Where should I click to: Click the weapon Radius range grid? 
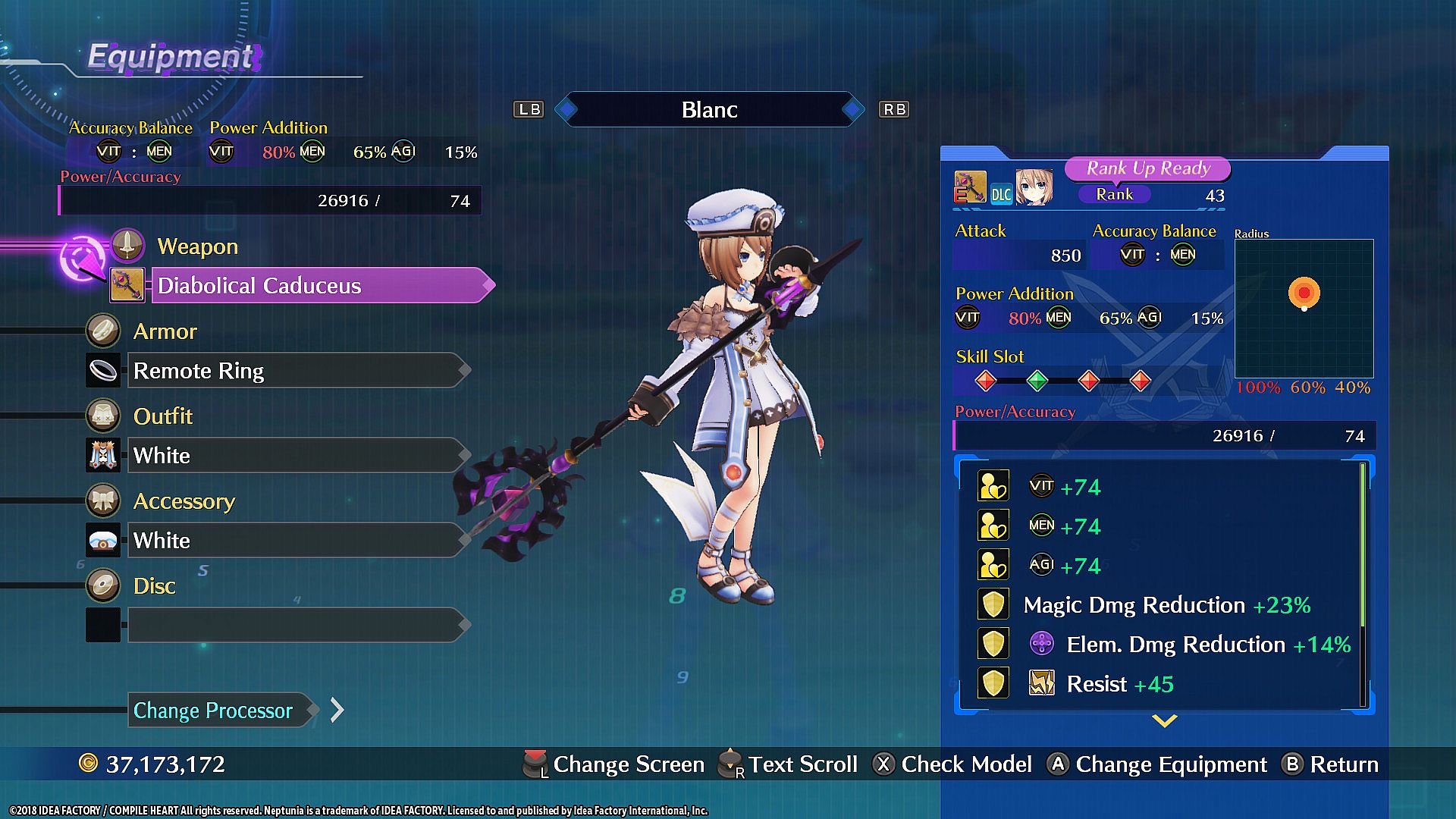1304,308
